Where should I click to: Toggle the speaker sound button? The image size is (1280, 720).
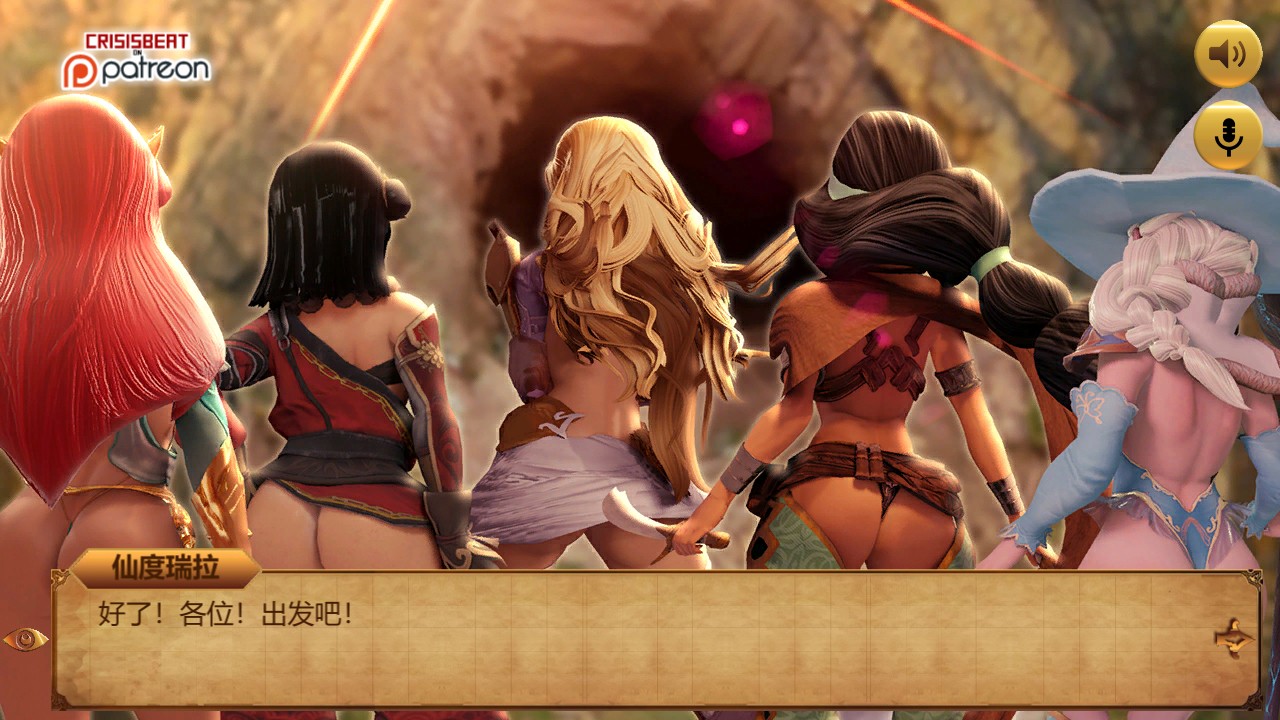point(1228,54)
